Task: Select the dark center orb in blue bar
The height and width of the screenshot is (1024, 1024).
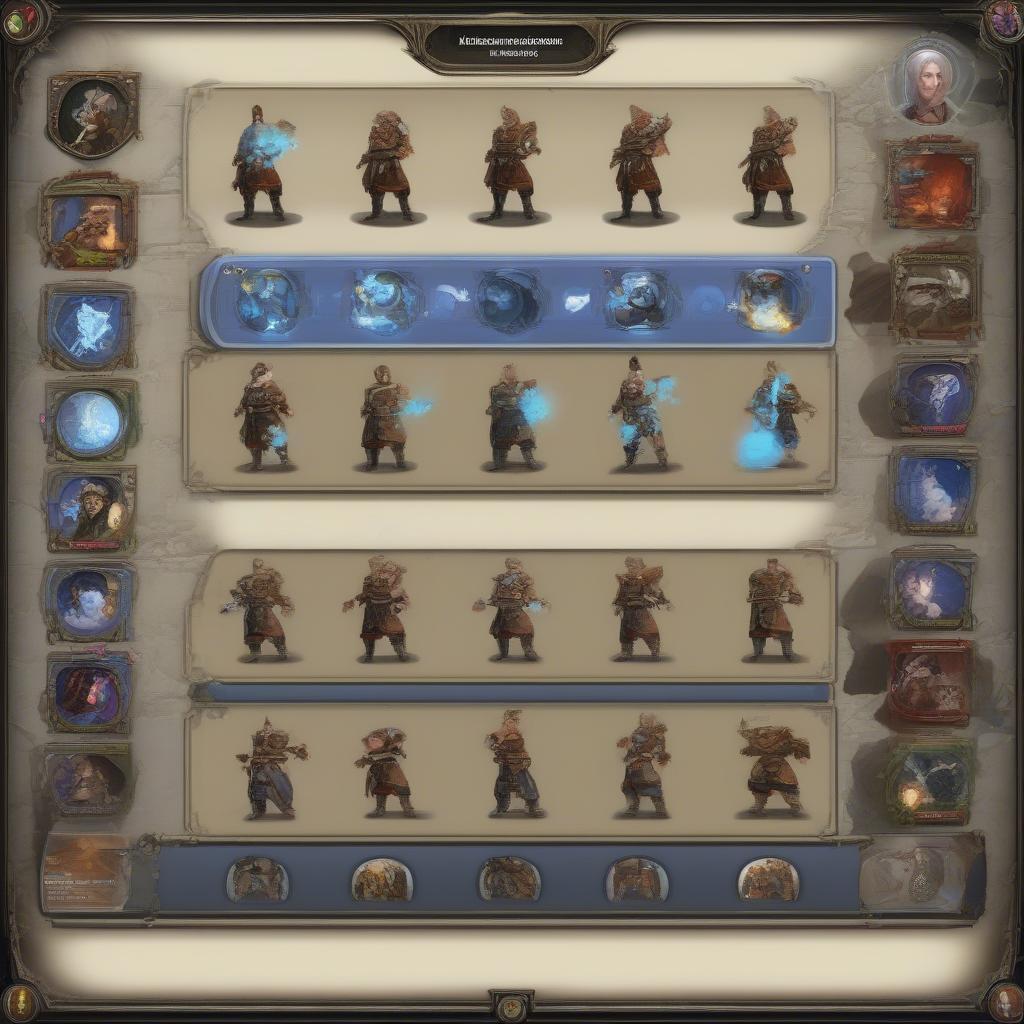Action: 510,300
